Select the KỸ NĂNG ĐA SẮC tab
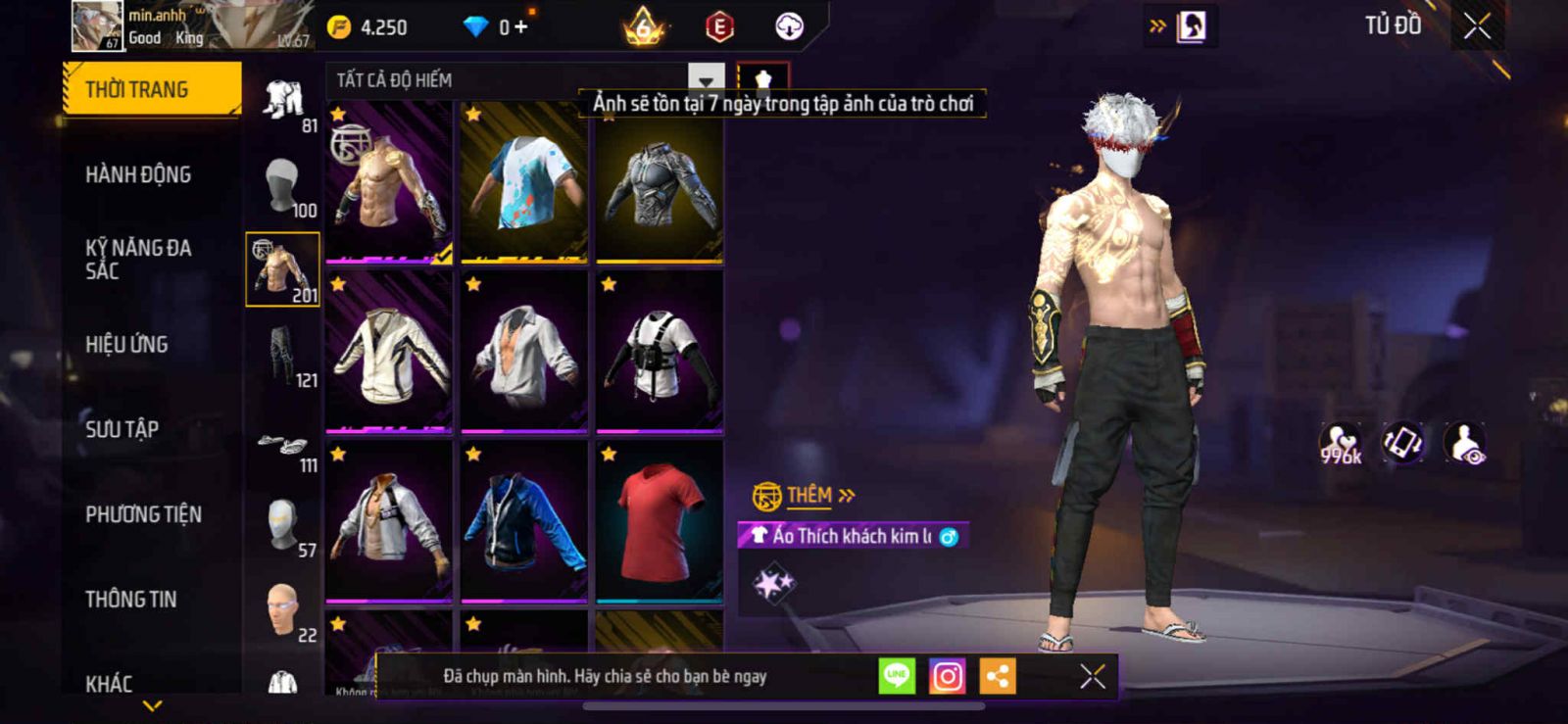1568x724 pixels. [138, 260]
